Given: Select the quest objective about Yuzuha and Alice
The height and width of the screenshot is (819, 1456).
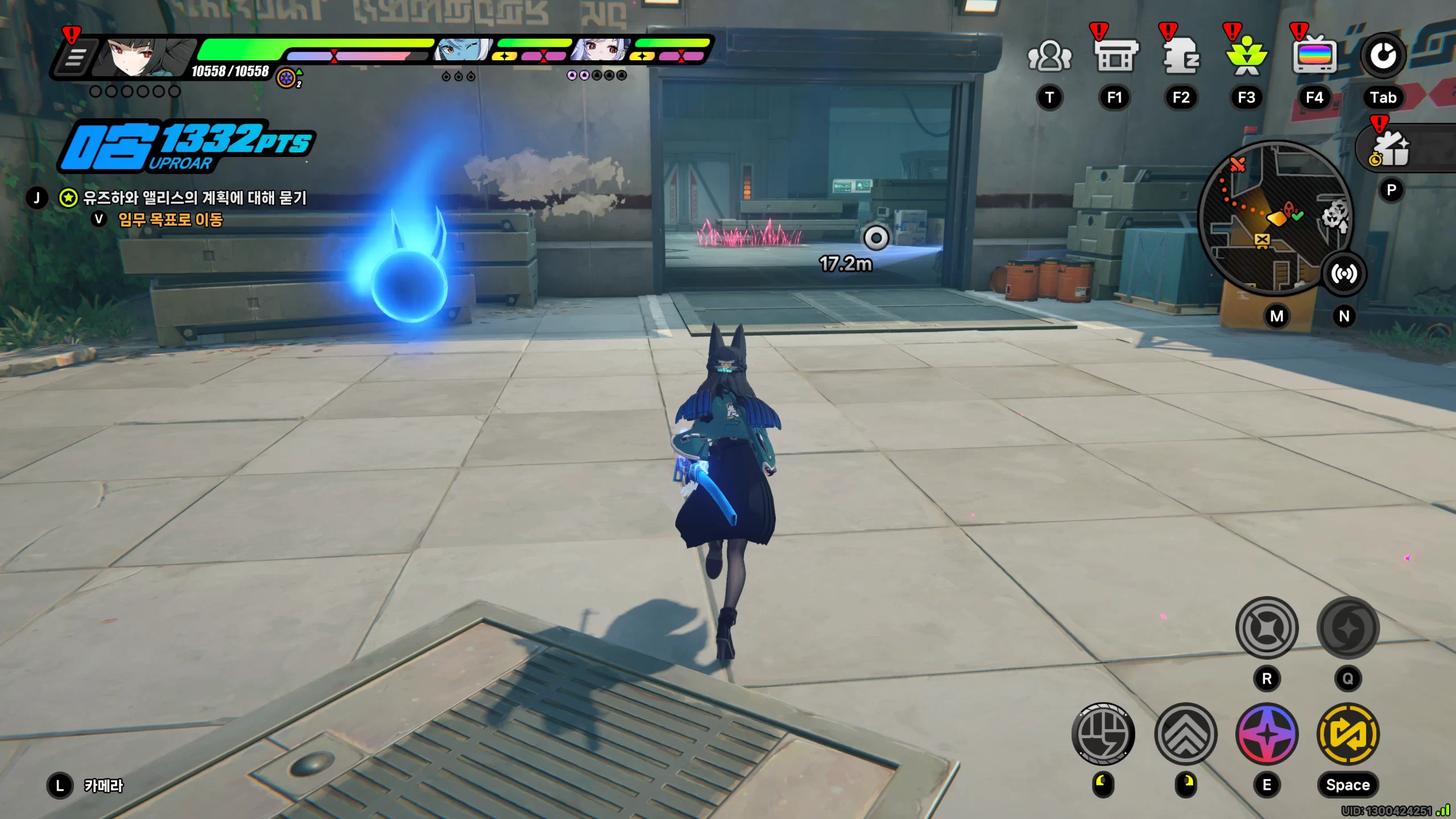Looking at the screenshot, I should click(x=195, y=198).
